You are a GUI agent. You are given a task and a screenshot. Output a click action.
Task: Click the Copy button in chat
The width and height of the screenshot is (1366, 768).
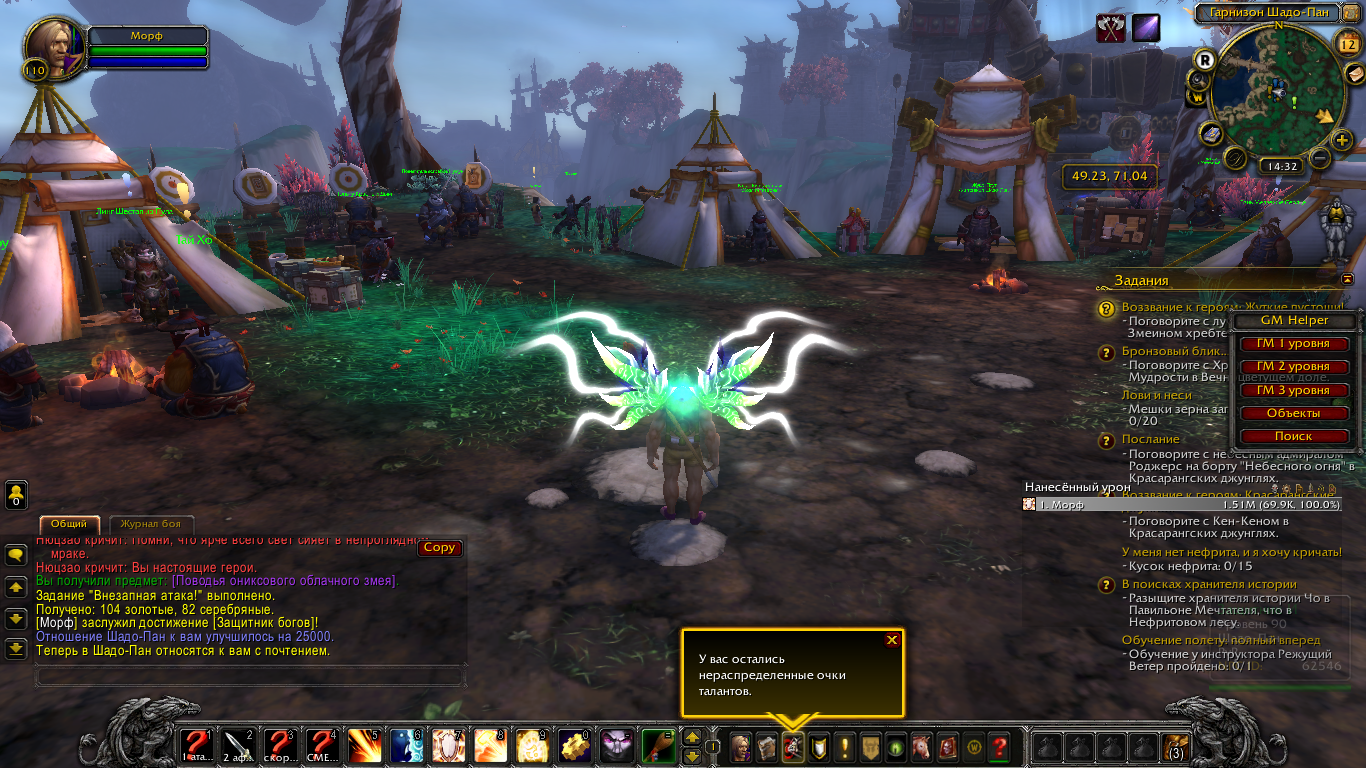439,548
